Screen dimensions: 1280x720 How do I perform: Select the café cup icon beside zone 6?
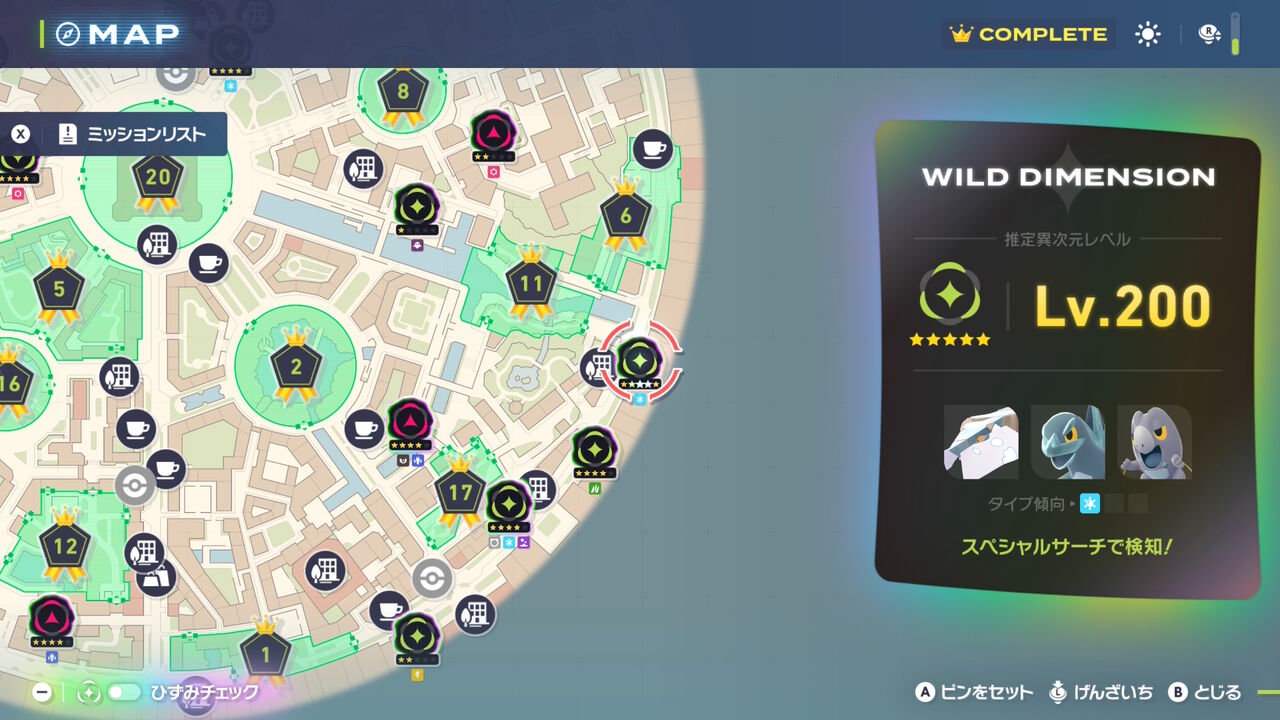point(652,149)
